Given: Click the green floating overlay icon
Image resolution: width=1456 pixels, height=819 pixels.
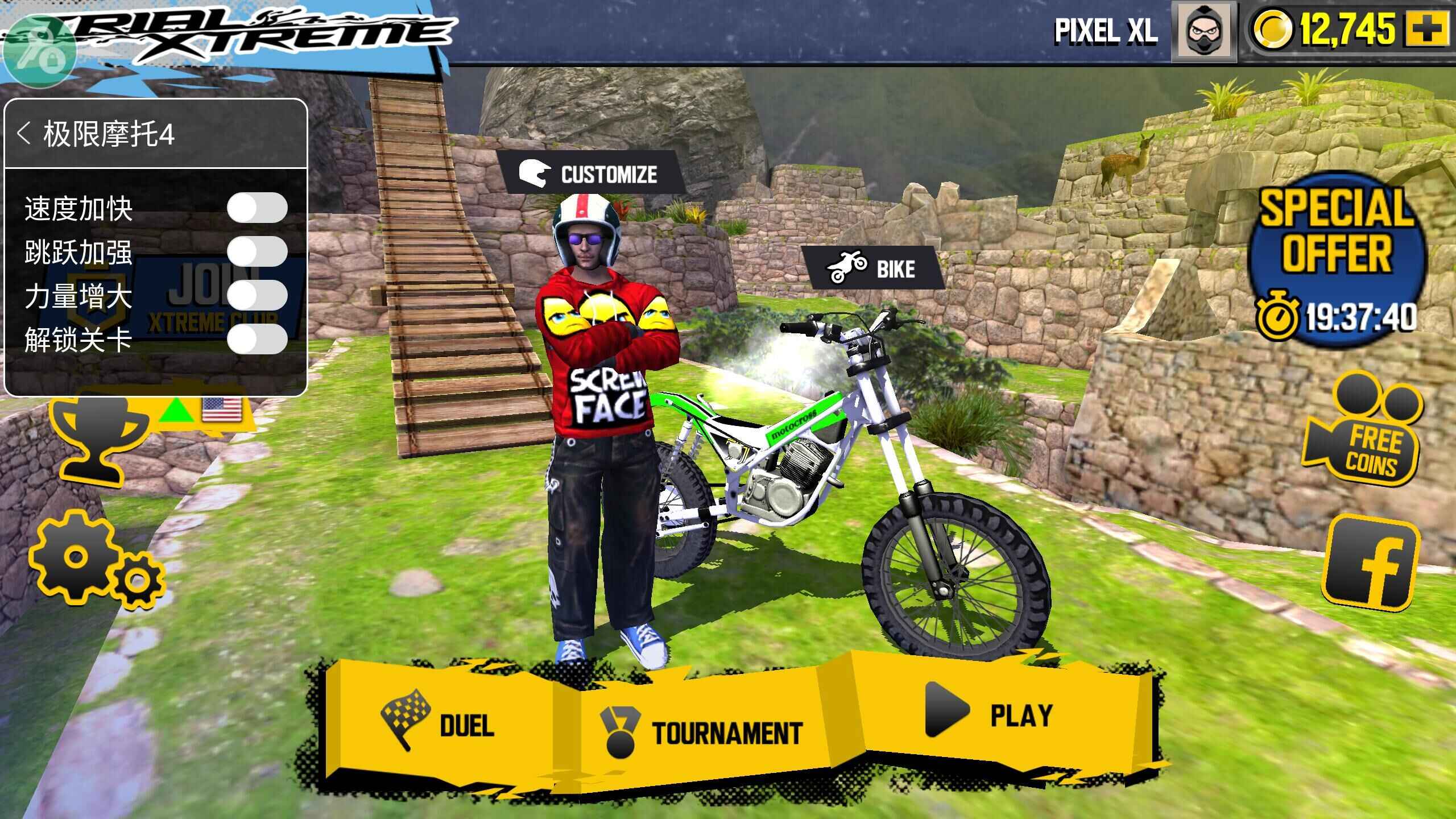Looking at the screenshot, I should [x=39, y=50].
